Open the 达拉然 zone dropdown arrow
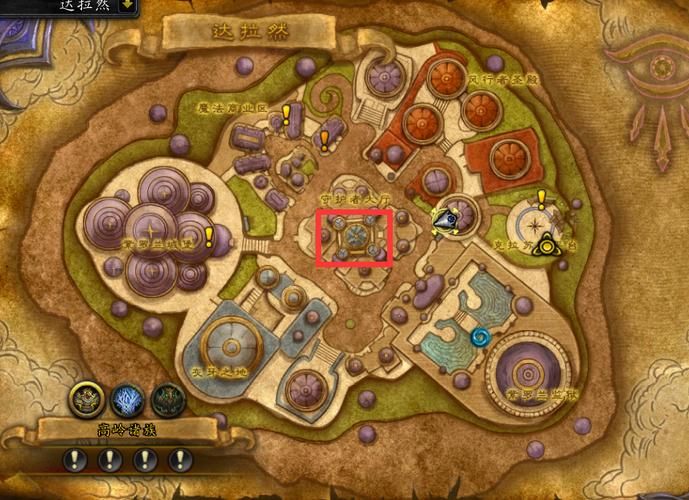This screenshot has width=689, height=500. click(127, 5)
